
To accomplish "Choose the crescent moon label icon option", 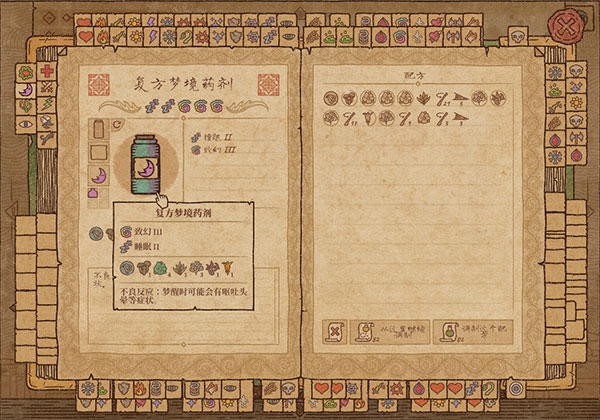I will 99,175.
